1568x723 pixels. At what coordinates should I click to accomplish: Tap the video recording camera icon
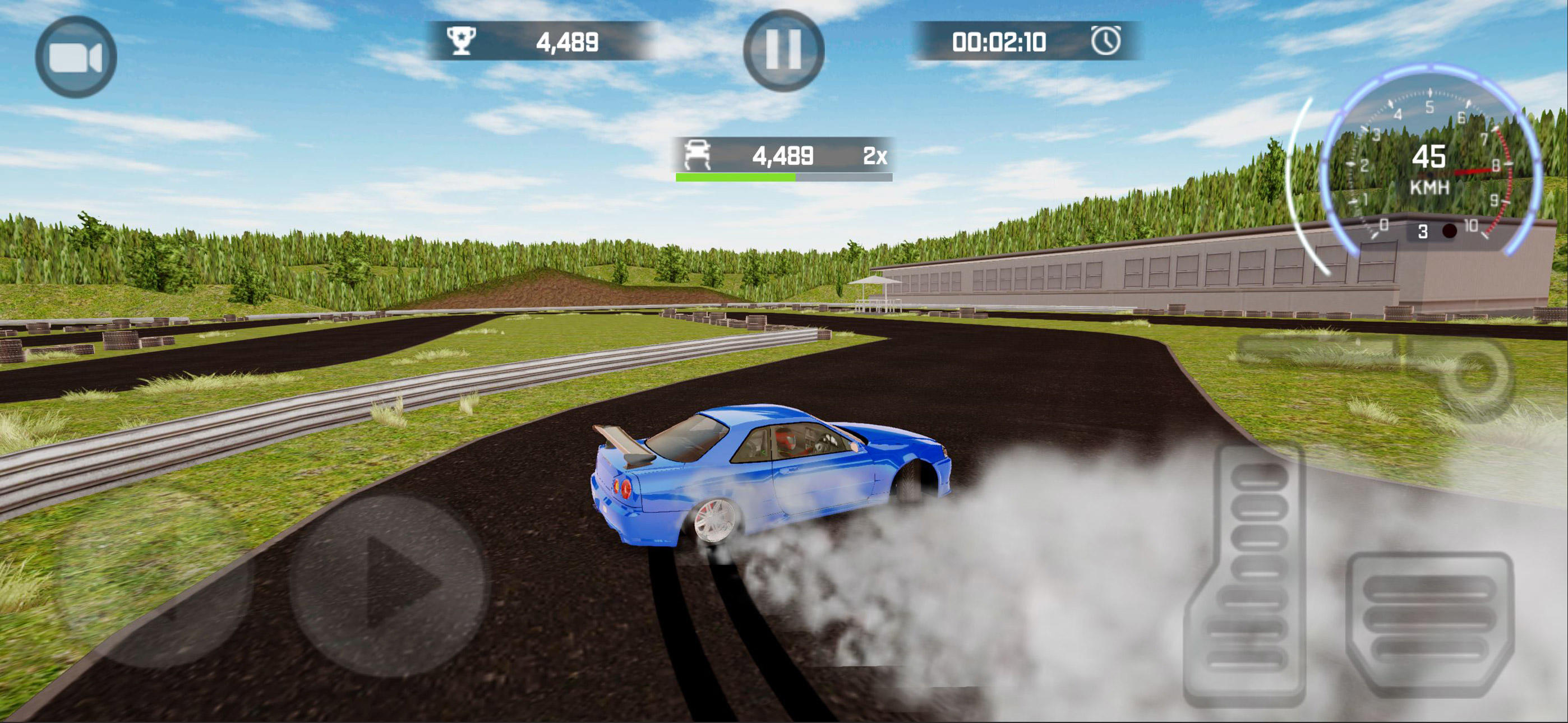pos(75,57)
